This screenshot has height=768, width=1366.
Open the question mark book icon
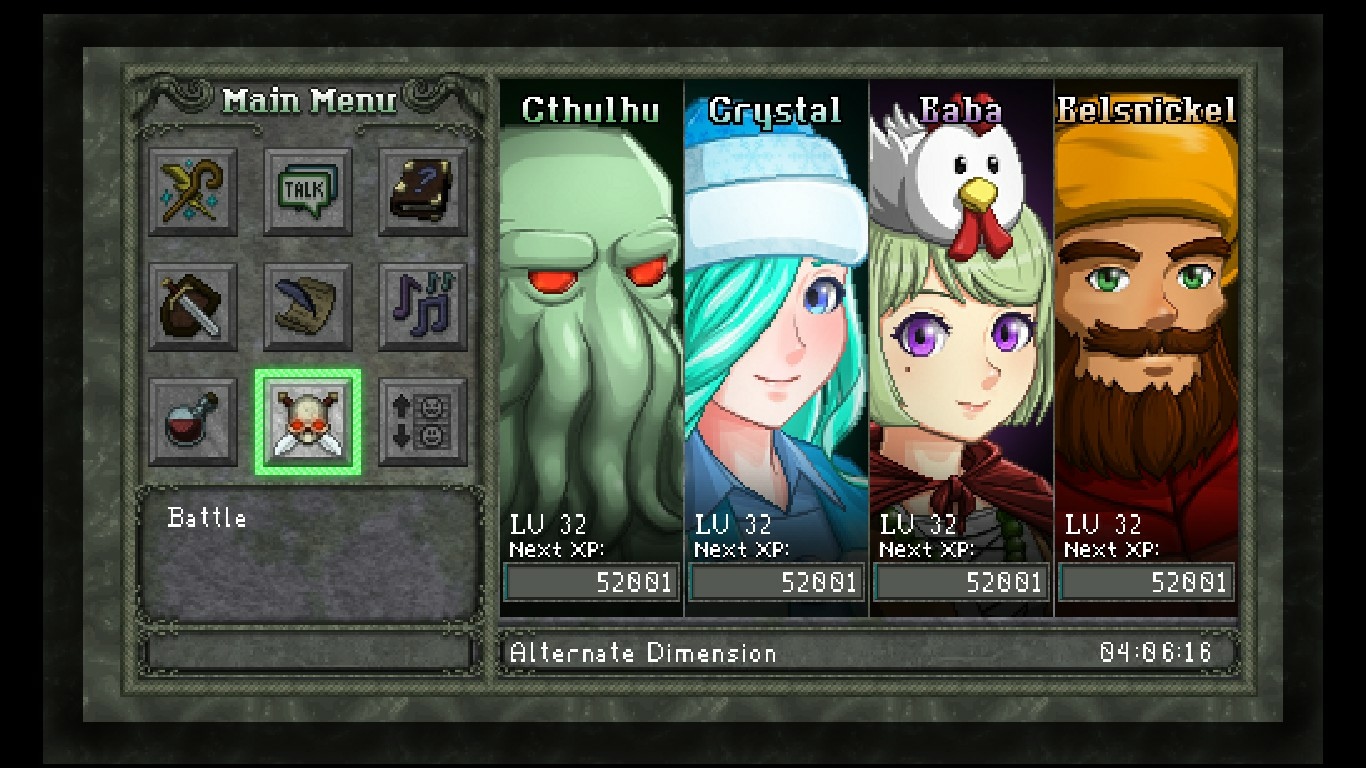click(x=423, y=191)
